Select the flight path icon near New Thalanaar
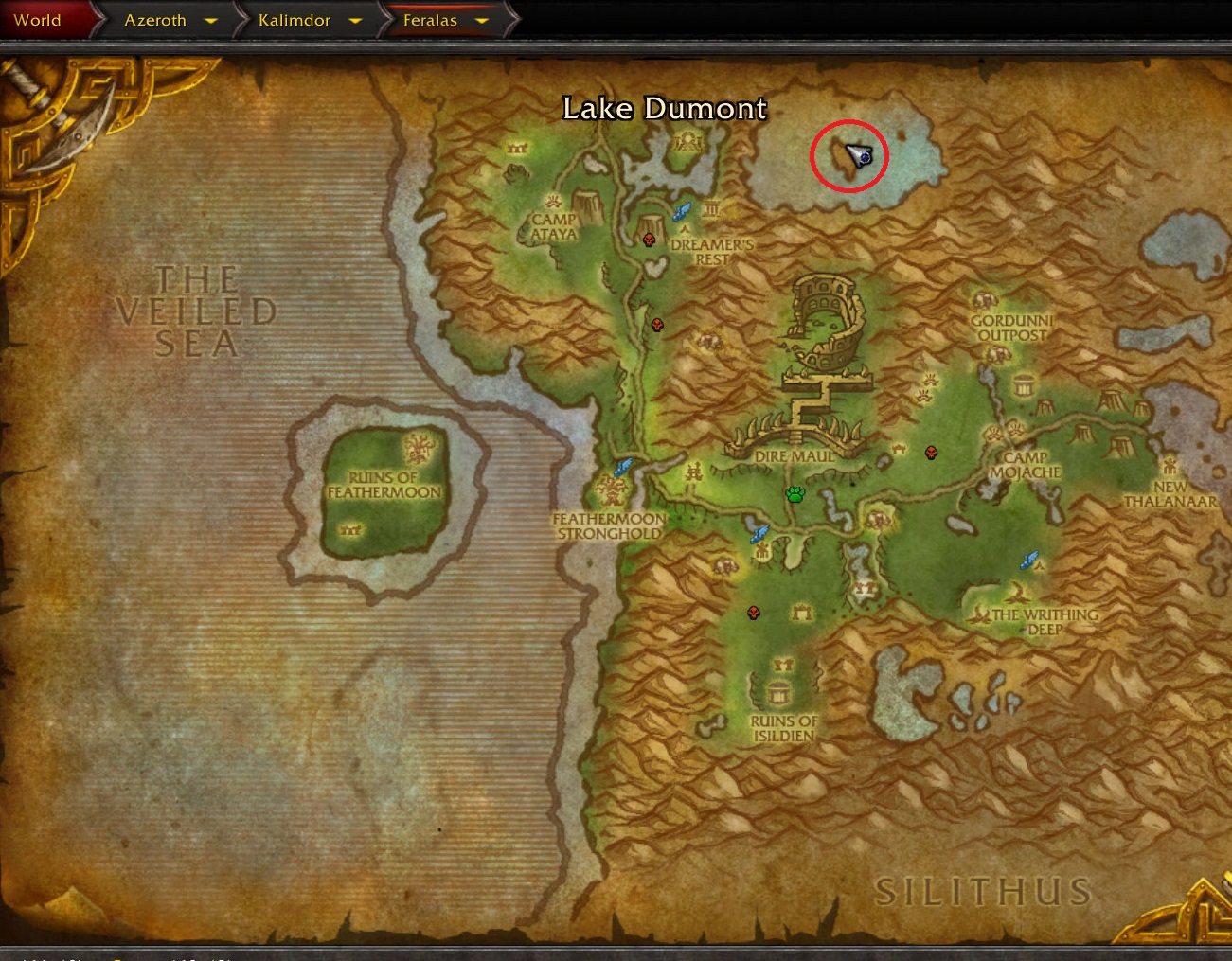 tap(1028, 560)
